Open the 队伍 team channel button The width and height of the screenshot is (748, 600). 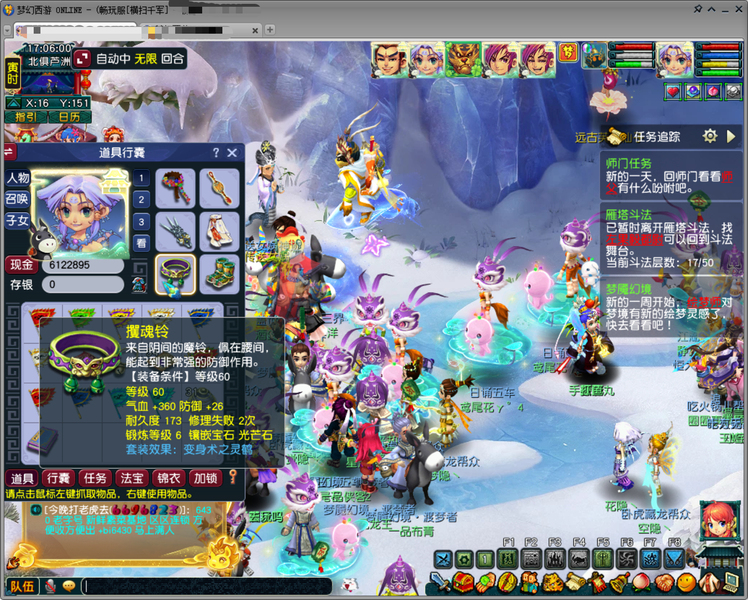22,586
